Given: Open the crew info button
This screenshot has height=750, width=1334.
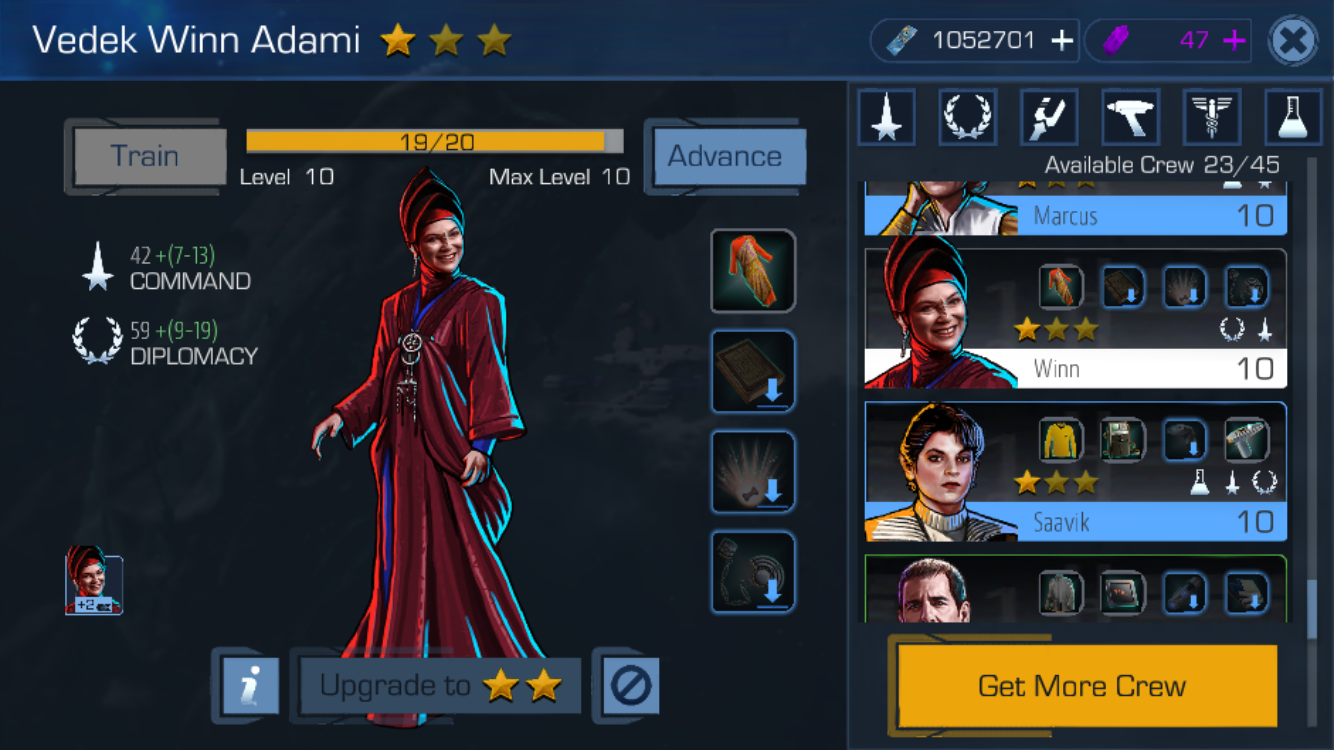Looking at the screenshot, I should [245, 686].
